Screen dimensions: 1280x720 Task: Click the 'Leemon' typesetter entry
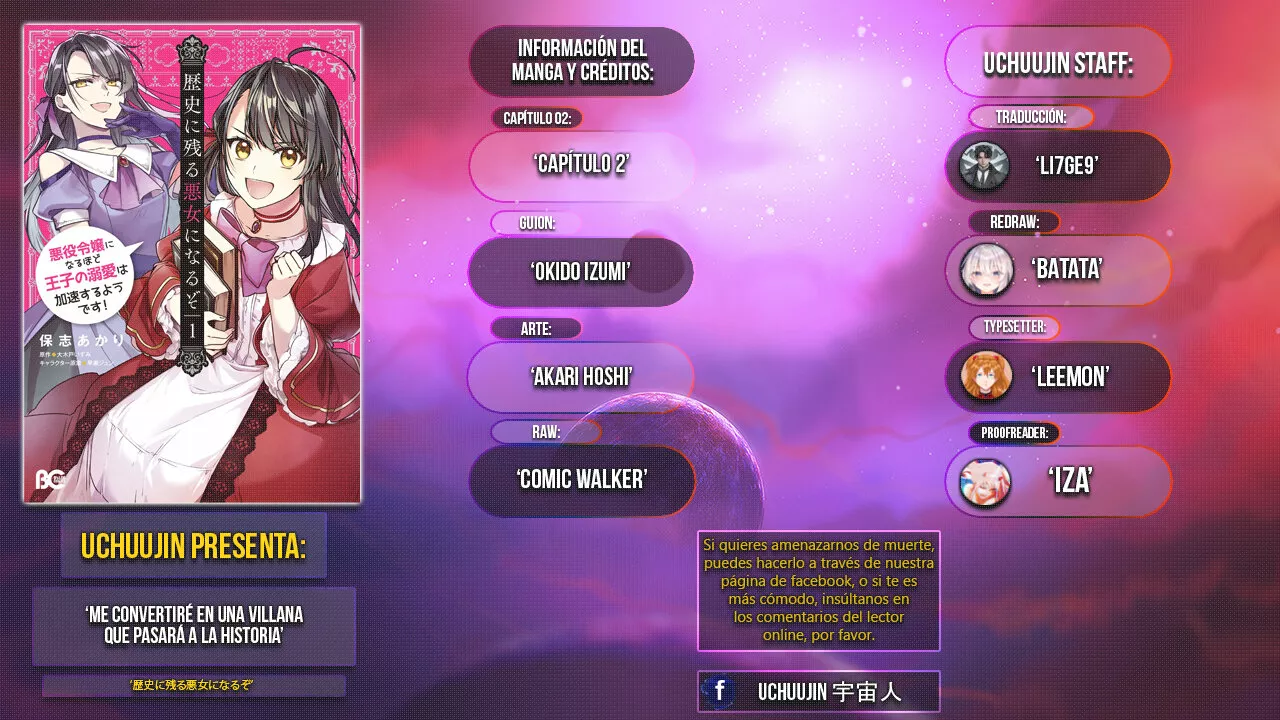tap(1058, 376)
